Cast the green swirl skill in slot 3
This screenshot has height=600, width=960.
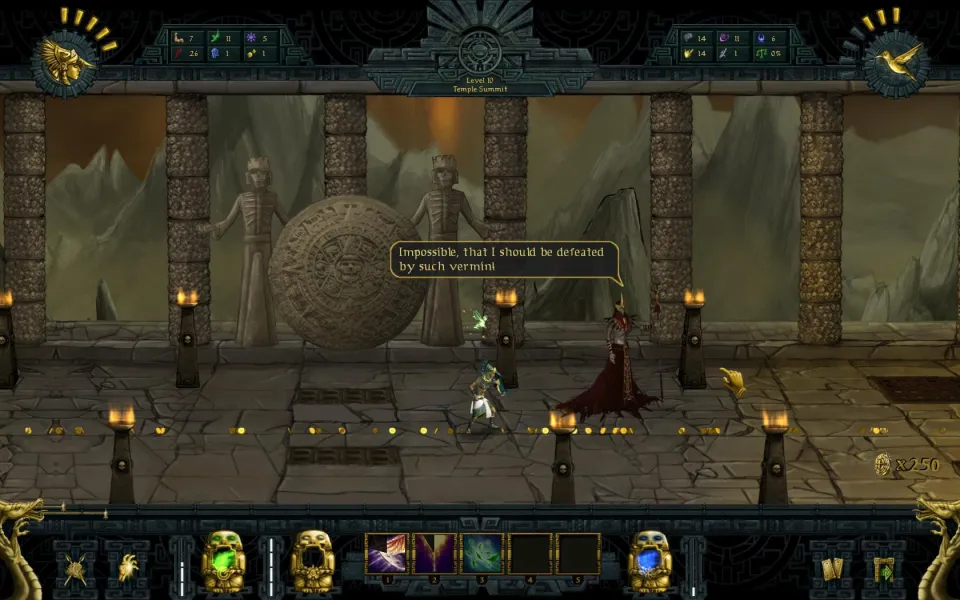[482, 553]
